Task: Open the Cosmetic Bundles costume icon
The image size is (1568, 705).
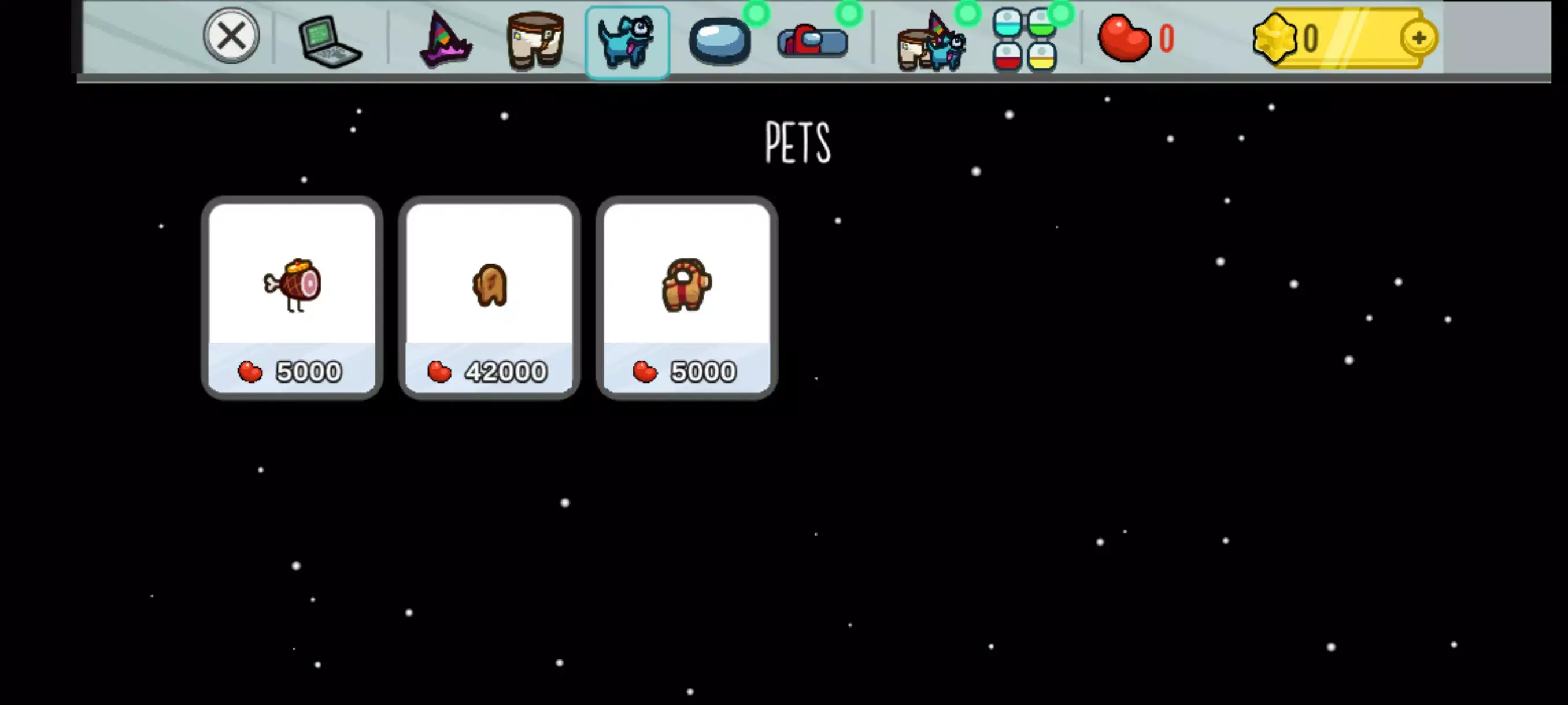Action: point(931,43)
